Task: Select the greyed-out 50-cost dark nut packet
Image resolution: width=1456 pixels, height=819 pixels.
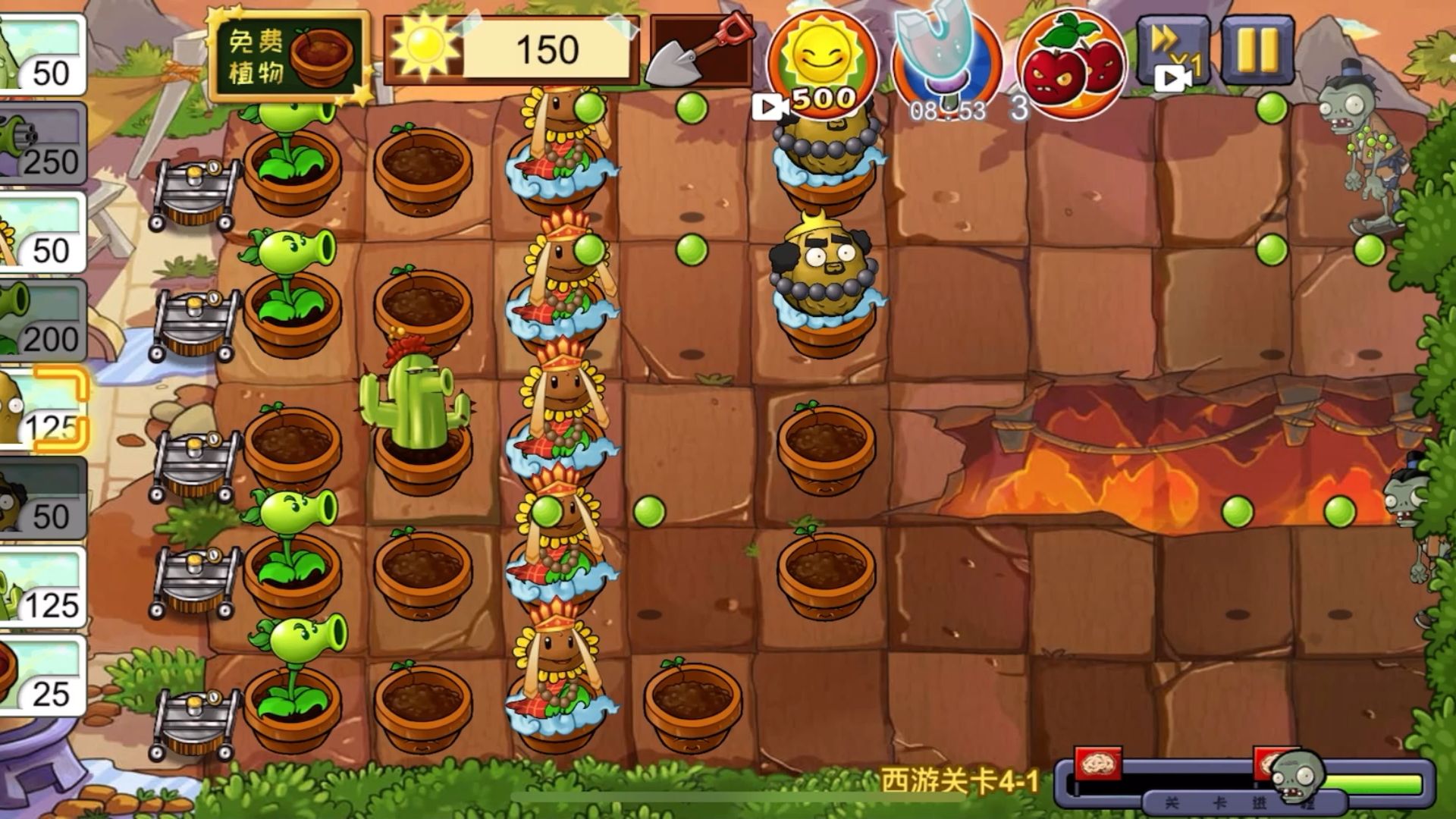Action: click(x=42, y=498)
